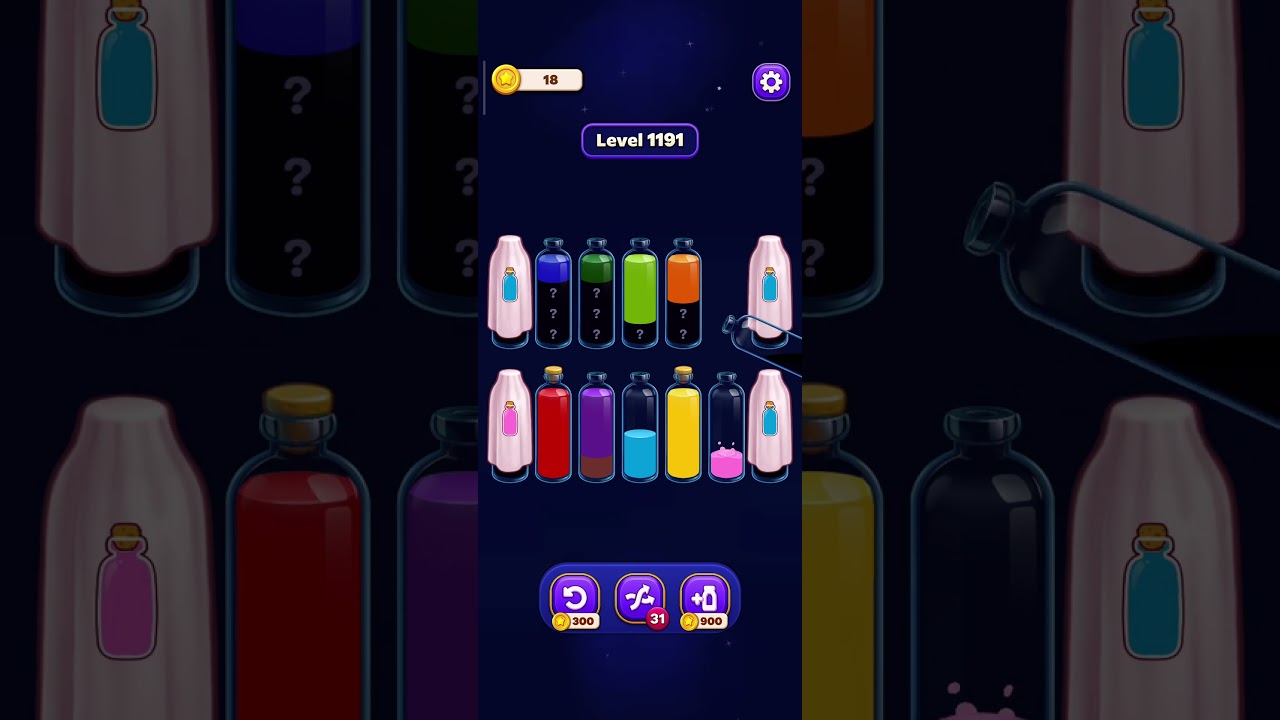
Task: Tap the red 31 counter badge on shuffle
Action: (x=658, y=620)
